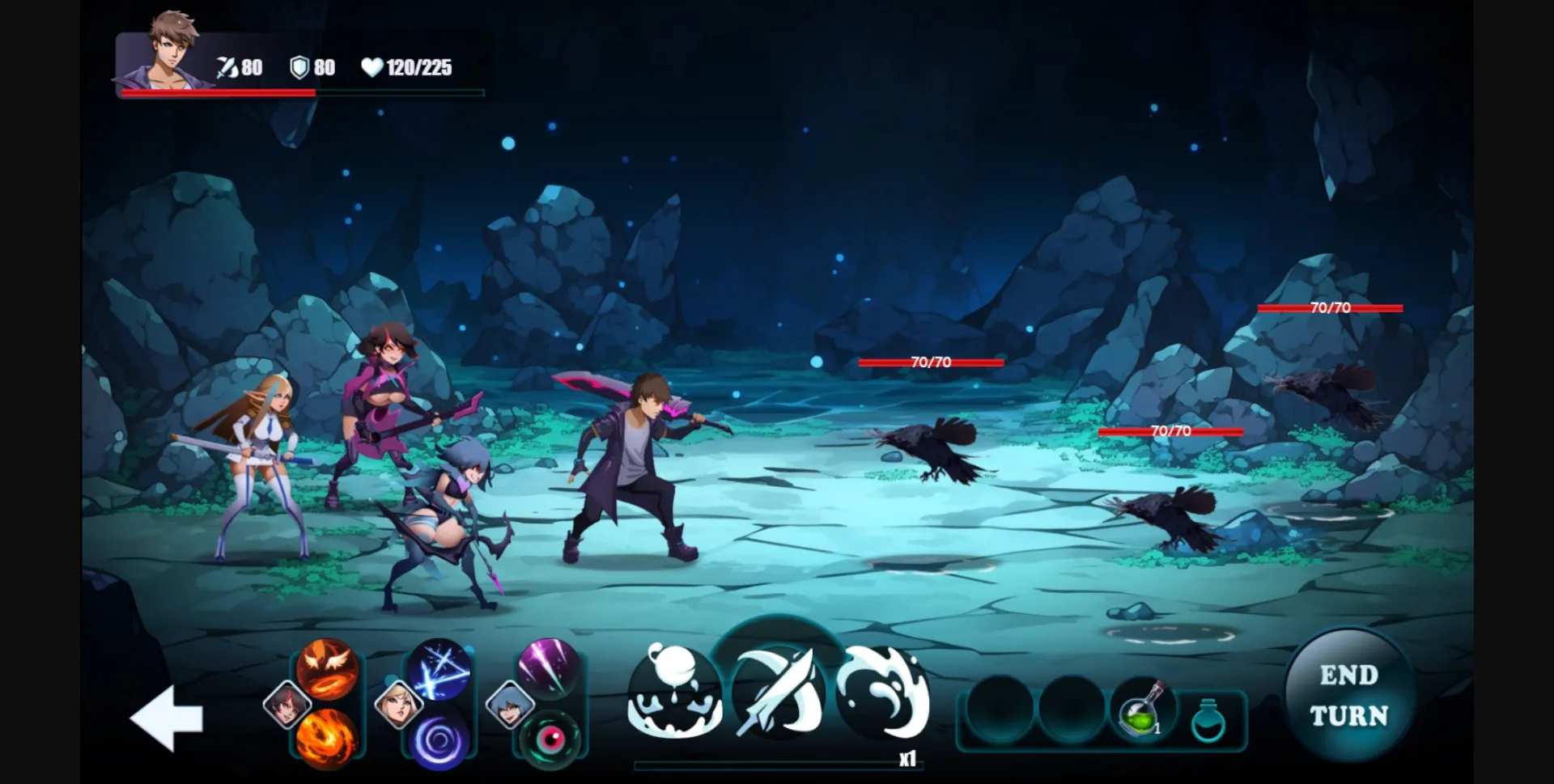
Task: Cast the purple spiral vortex skill
Action: (x=439, y=740)
